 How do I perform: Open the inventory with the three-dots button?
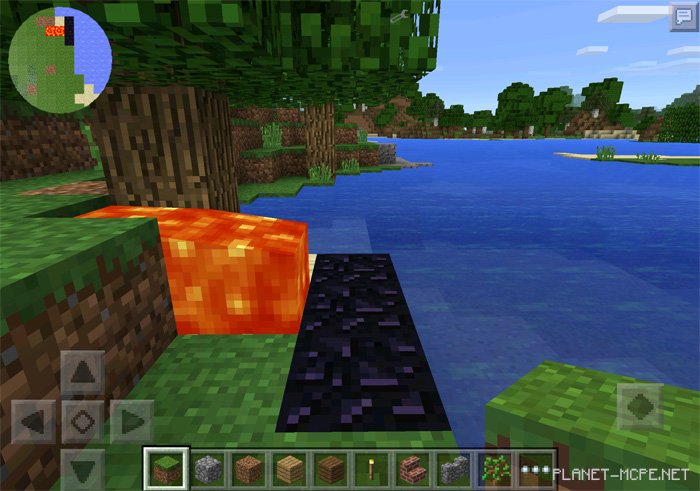point(536,467)
